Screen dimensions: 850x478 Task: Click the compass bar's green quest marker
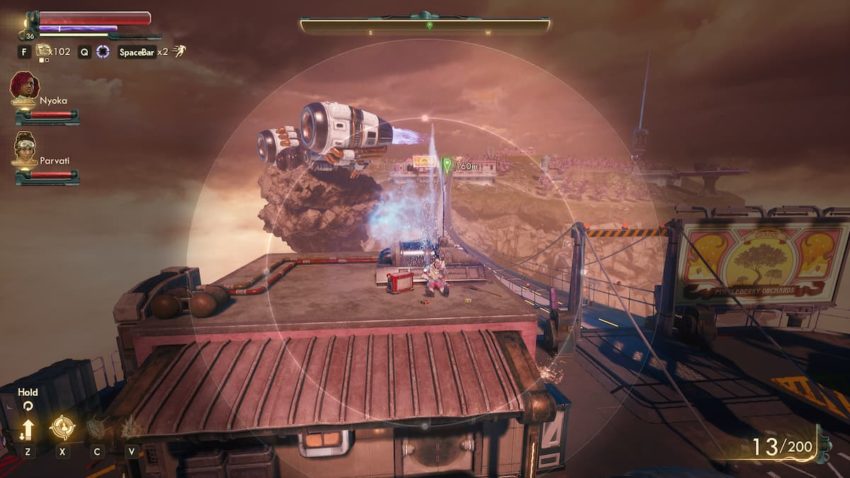tap(429, 24)
